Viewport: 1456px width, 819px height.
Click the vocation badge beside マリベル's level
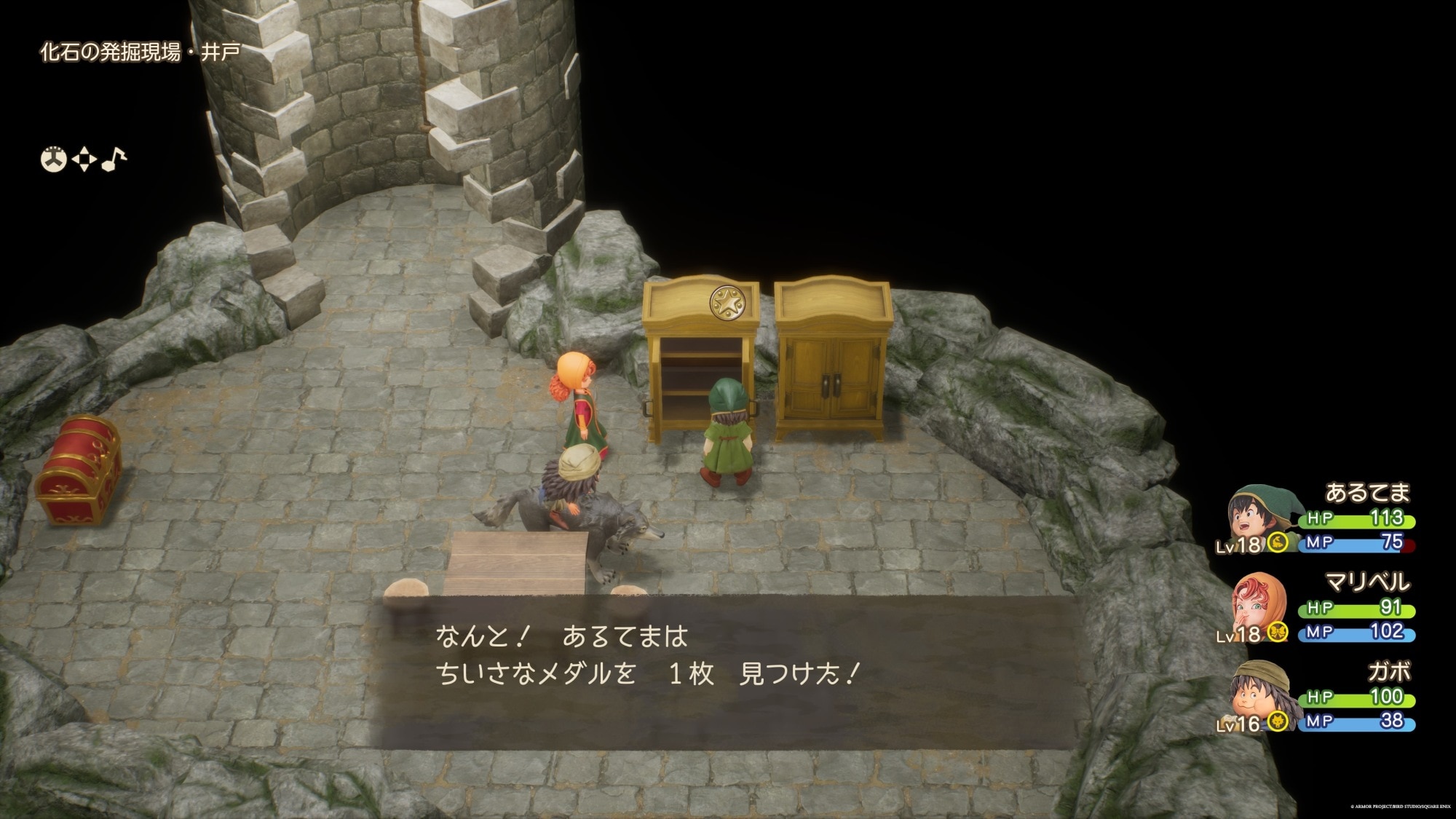1277,632
